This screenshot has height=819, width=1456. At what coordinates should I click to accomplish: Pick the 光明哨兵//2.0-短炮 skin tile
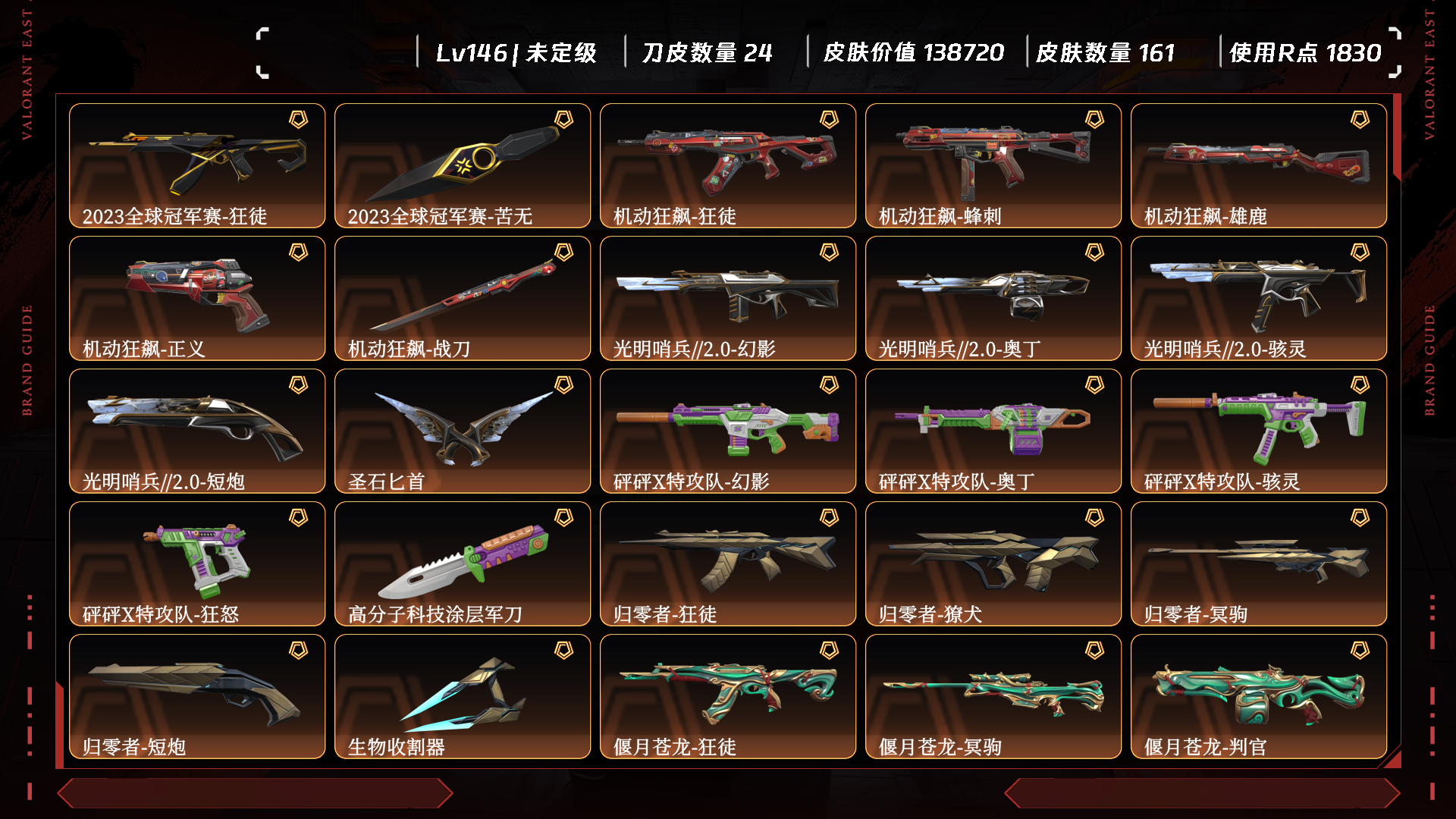(197, 431)
